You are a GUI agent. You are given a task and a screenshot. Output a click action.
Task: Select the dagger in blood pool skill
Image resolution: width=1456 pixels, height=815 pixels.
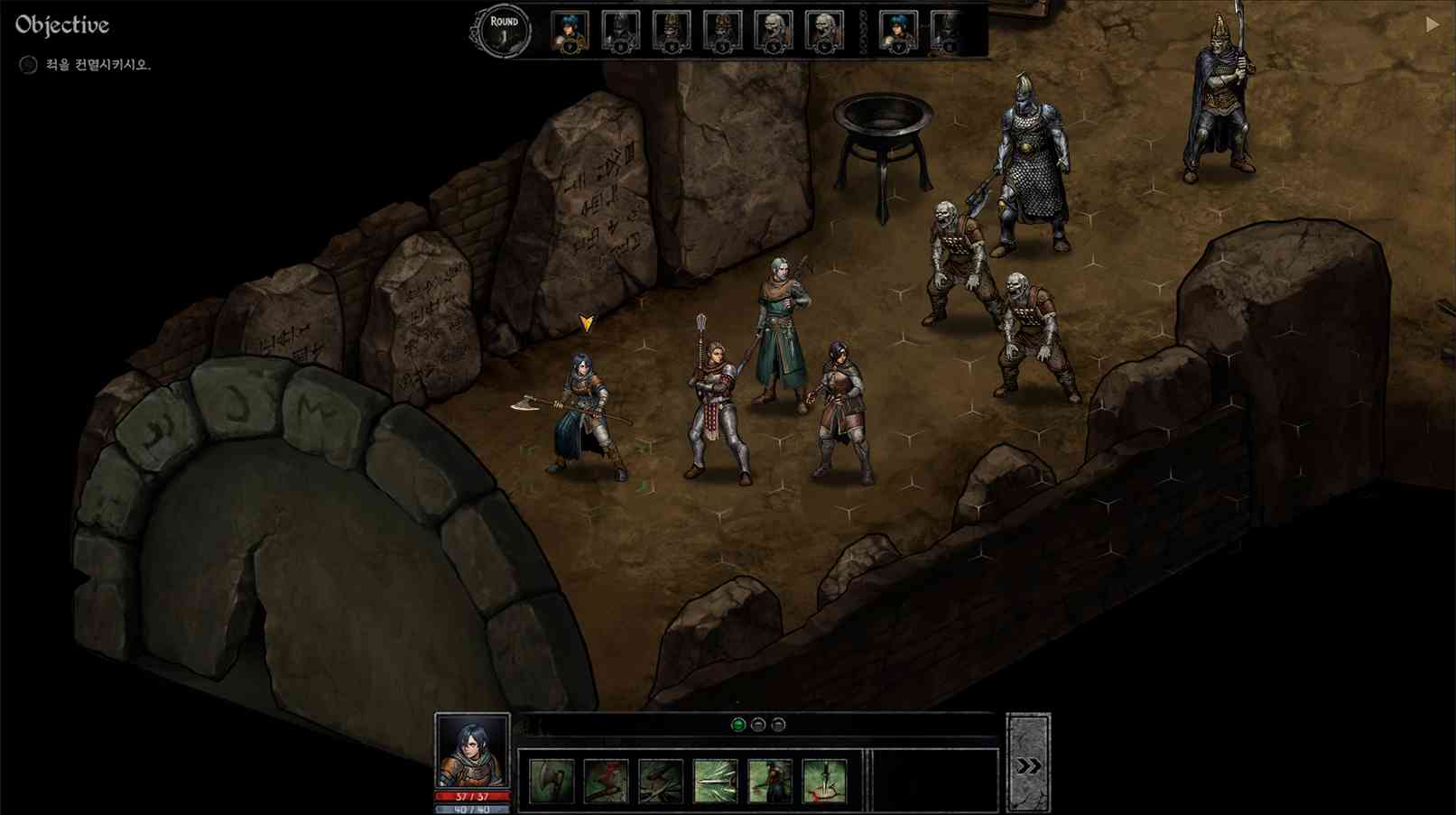(824, 781)
